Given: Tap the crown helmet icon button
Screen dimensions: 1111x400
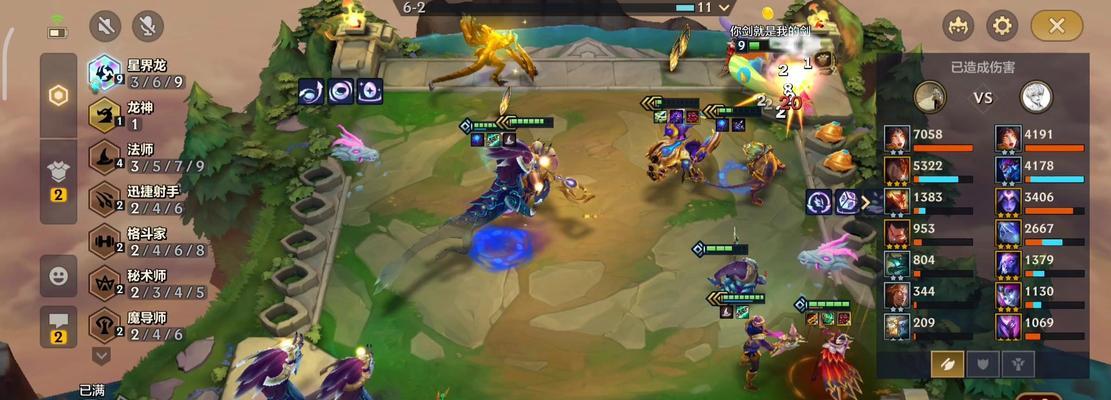Looking at the screenshot, I should [958, 26].
